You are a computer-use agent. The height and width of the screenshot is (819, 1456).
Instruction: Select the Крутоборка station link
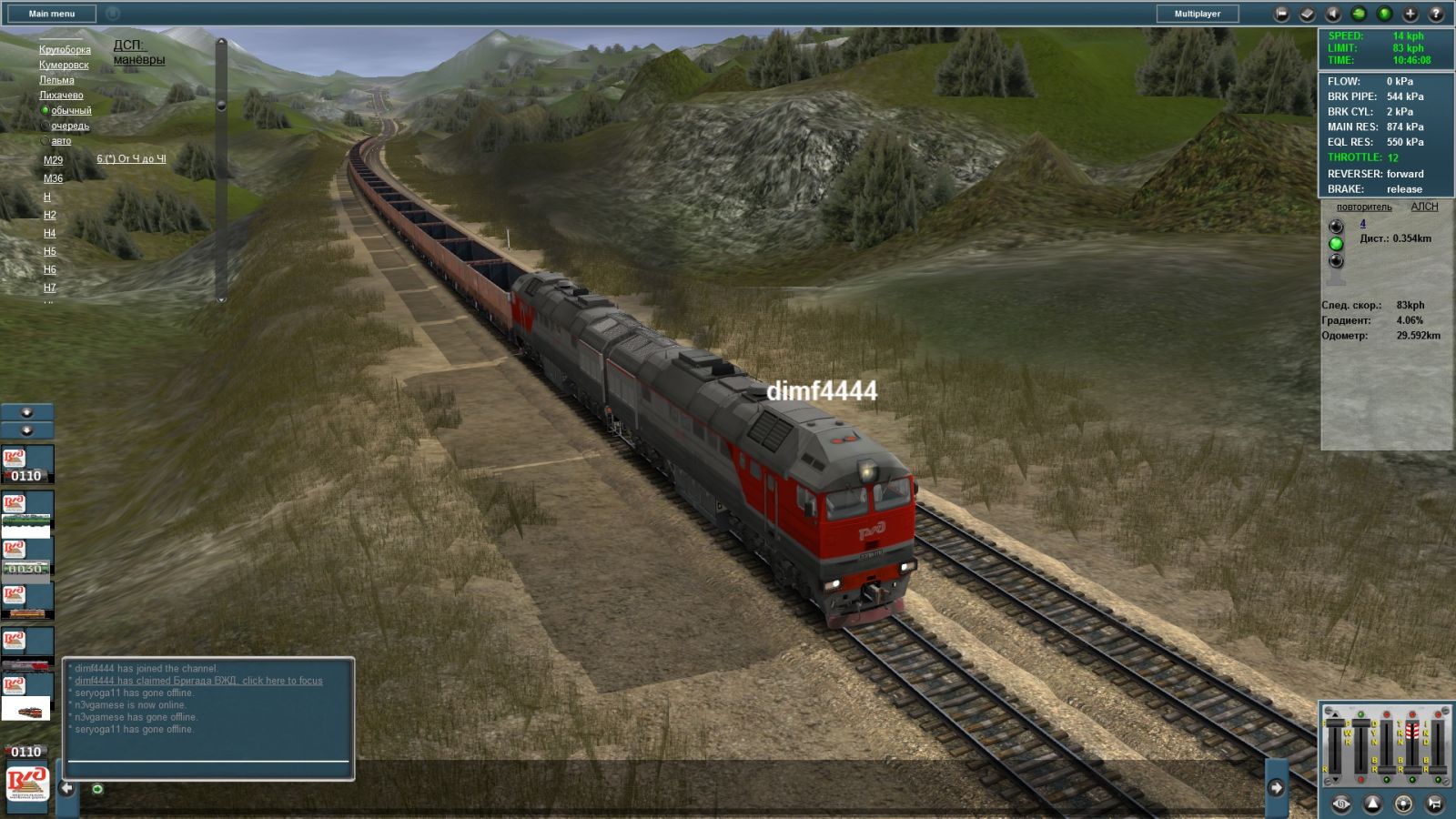coord(65,50)
